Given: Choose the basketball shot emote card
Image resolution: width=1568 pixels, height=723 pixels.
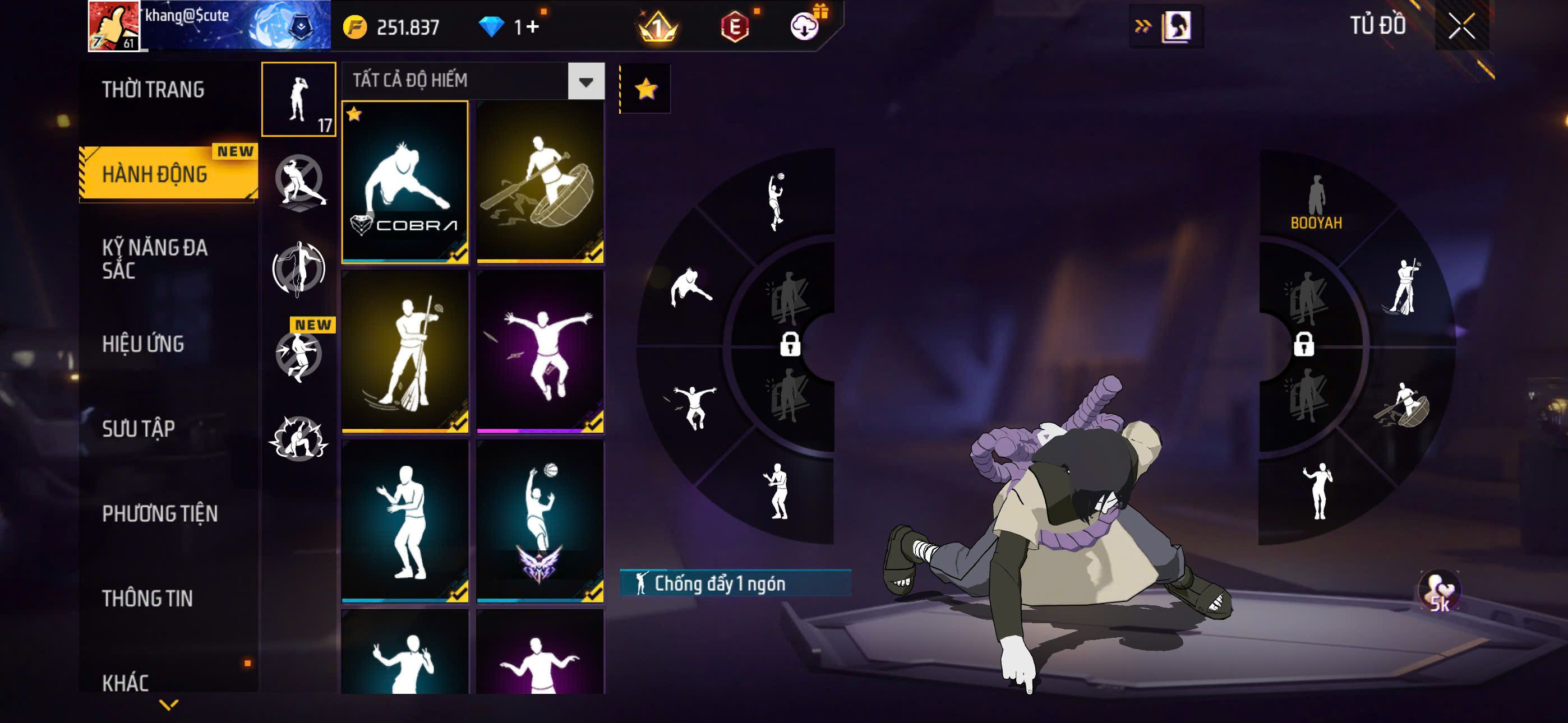Looking at the screenshot, I should 540,521.
